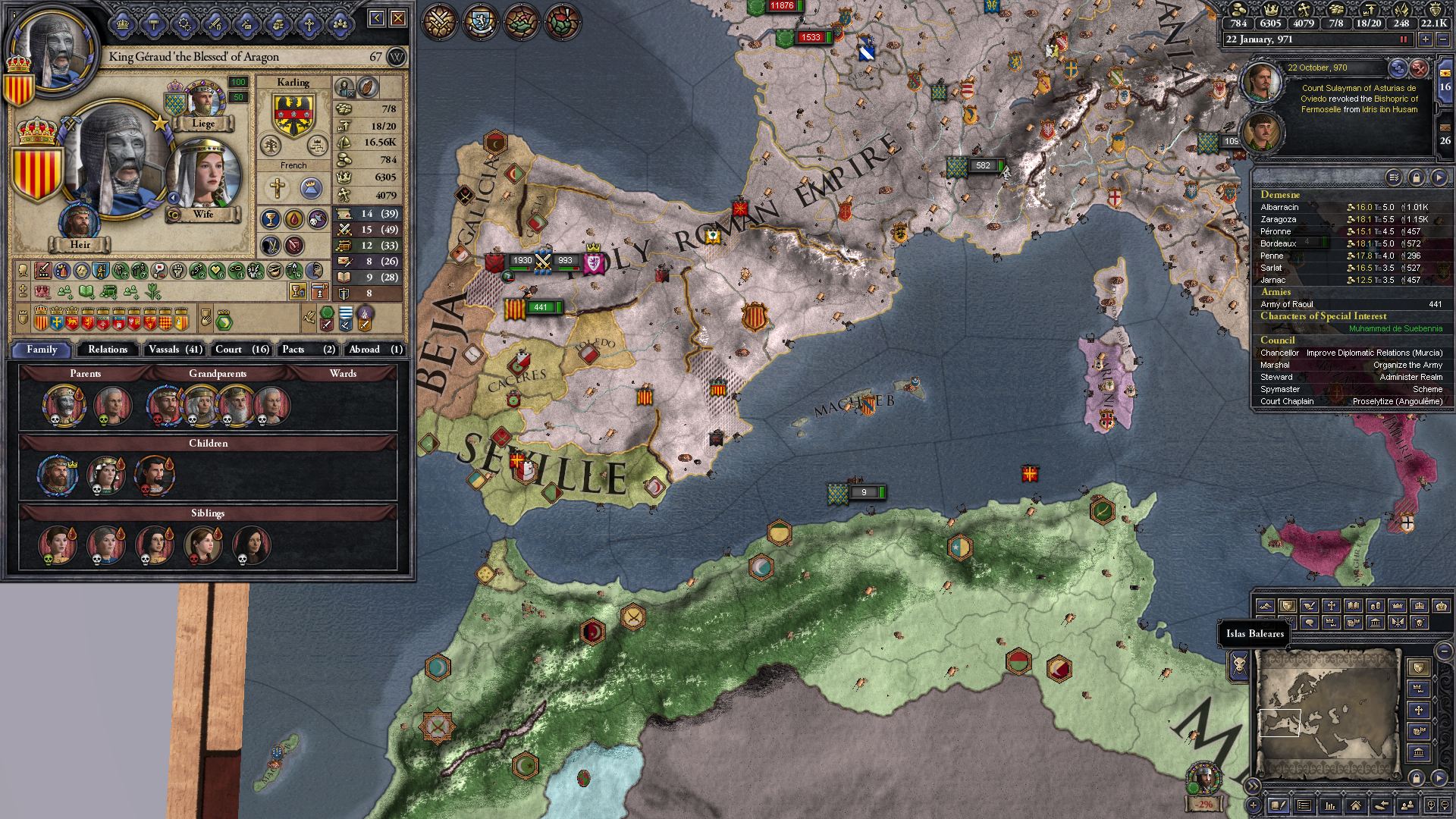Select Zaragoza in the Demesne list
This screenshot has width=1456, height=819.
pos(1279,219)
